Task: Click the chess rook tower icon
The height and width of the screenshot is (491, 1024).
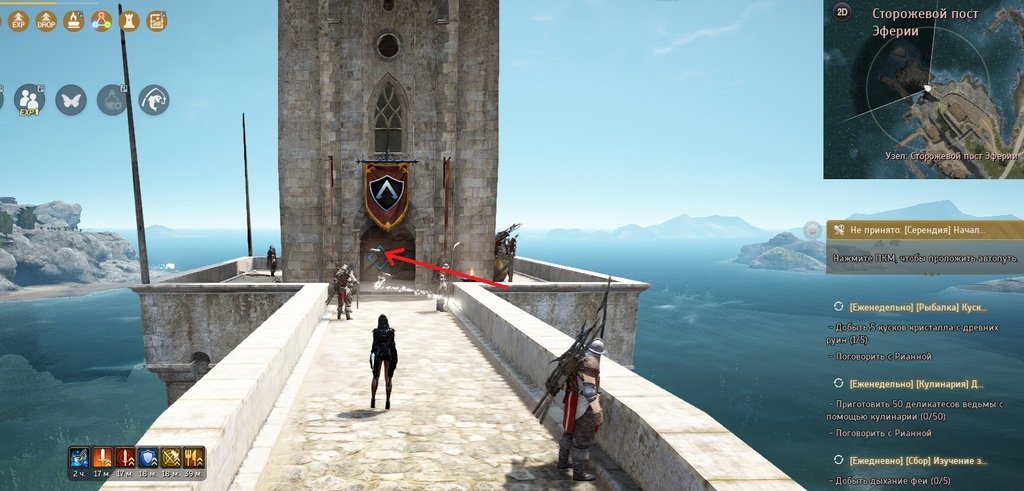Action: (129, 20)
